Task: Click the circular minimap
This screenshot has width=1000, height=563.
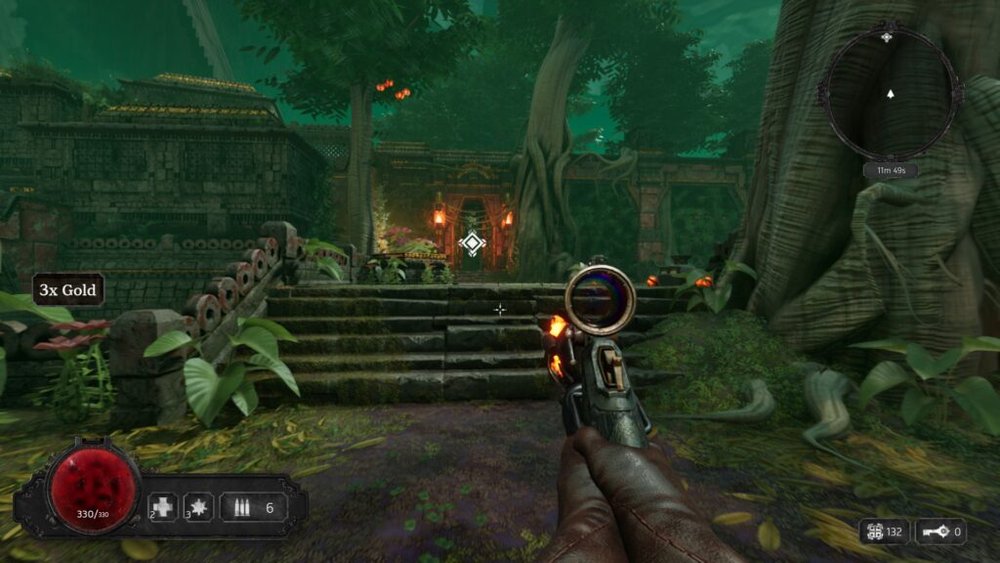Action: point(889,94)
